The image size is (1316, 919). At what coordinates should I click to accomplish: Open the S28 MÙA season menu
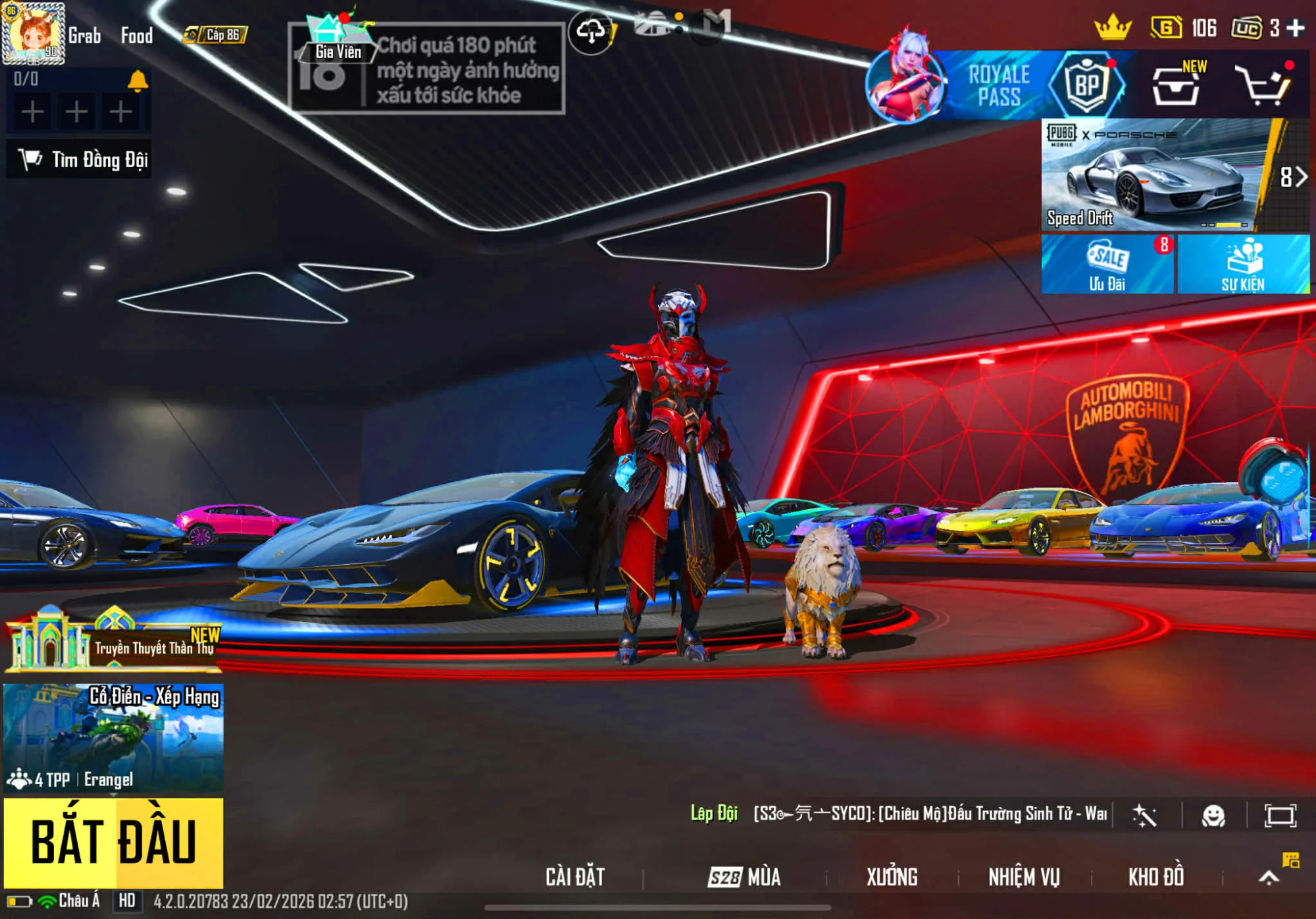click(x=744, y=877)
